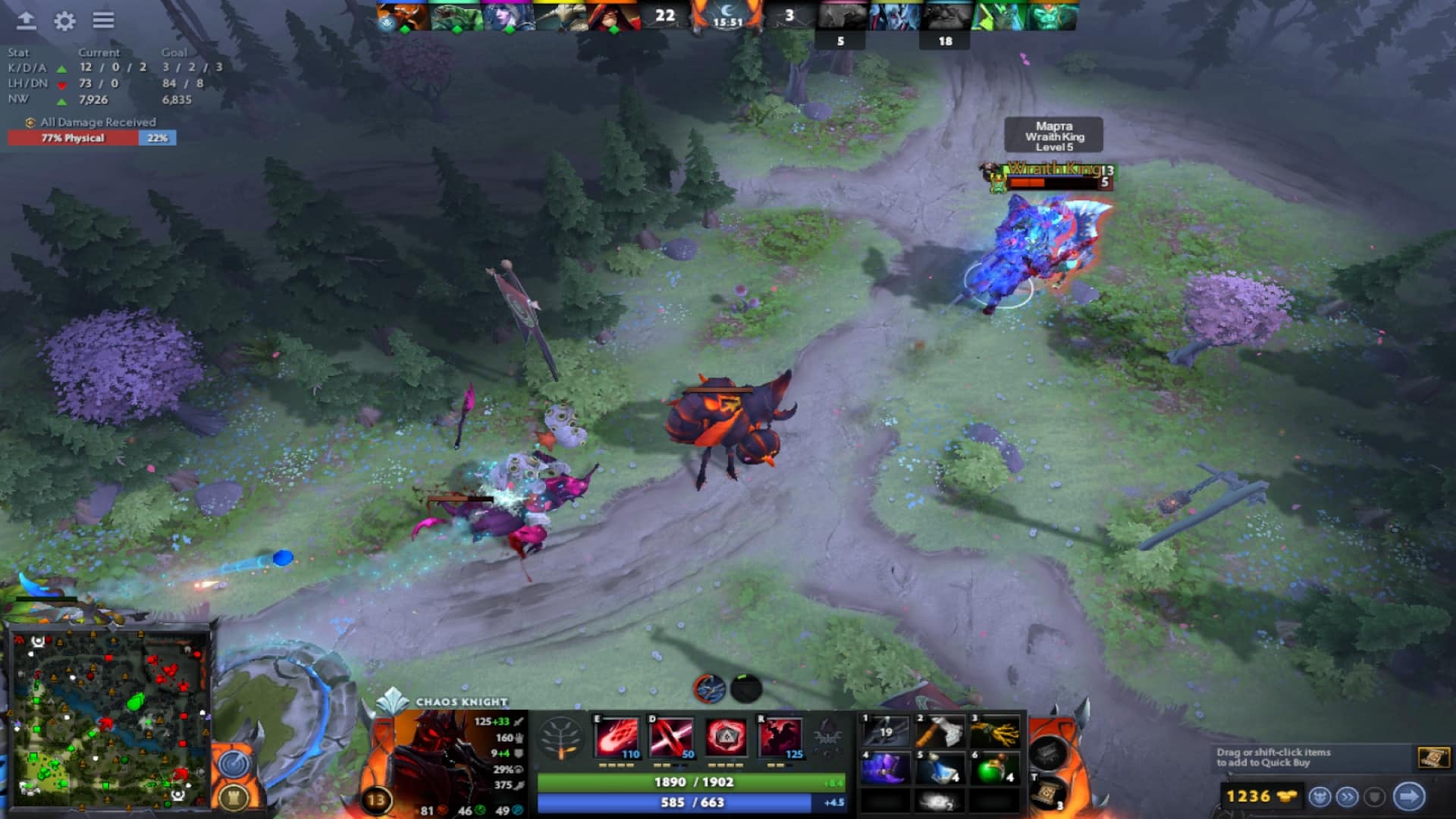Screen dimensions: 1456x819
Task: Click the courier deliver items icon
Action: click(1407, 797)
